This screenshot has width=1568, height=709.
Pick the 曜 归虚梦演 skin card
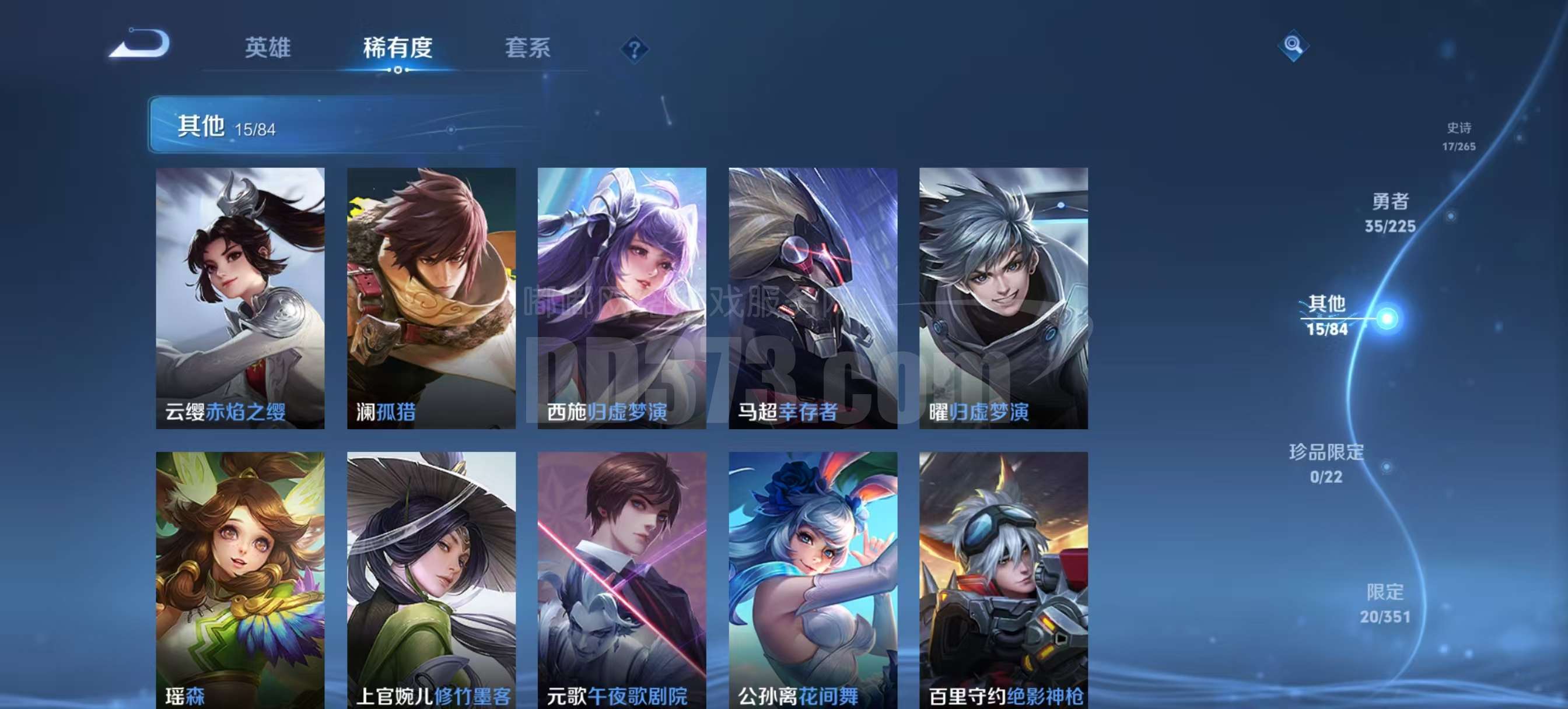coord(1003,298)
